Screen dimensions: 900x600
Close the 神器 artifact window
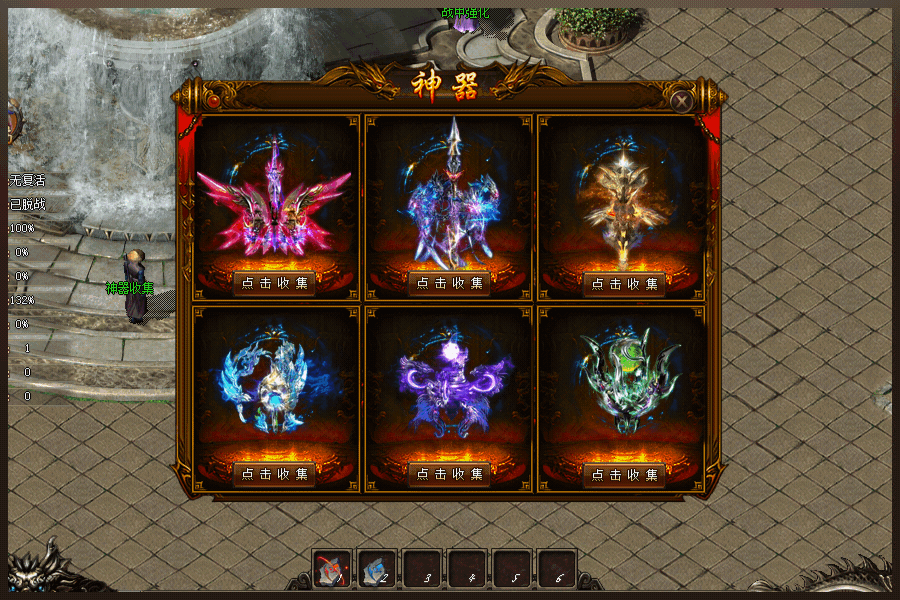point(682,101)
